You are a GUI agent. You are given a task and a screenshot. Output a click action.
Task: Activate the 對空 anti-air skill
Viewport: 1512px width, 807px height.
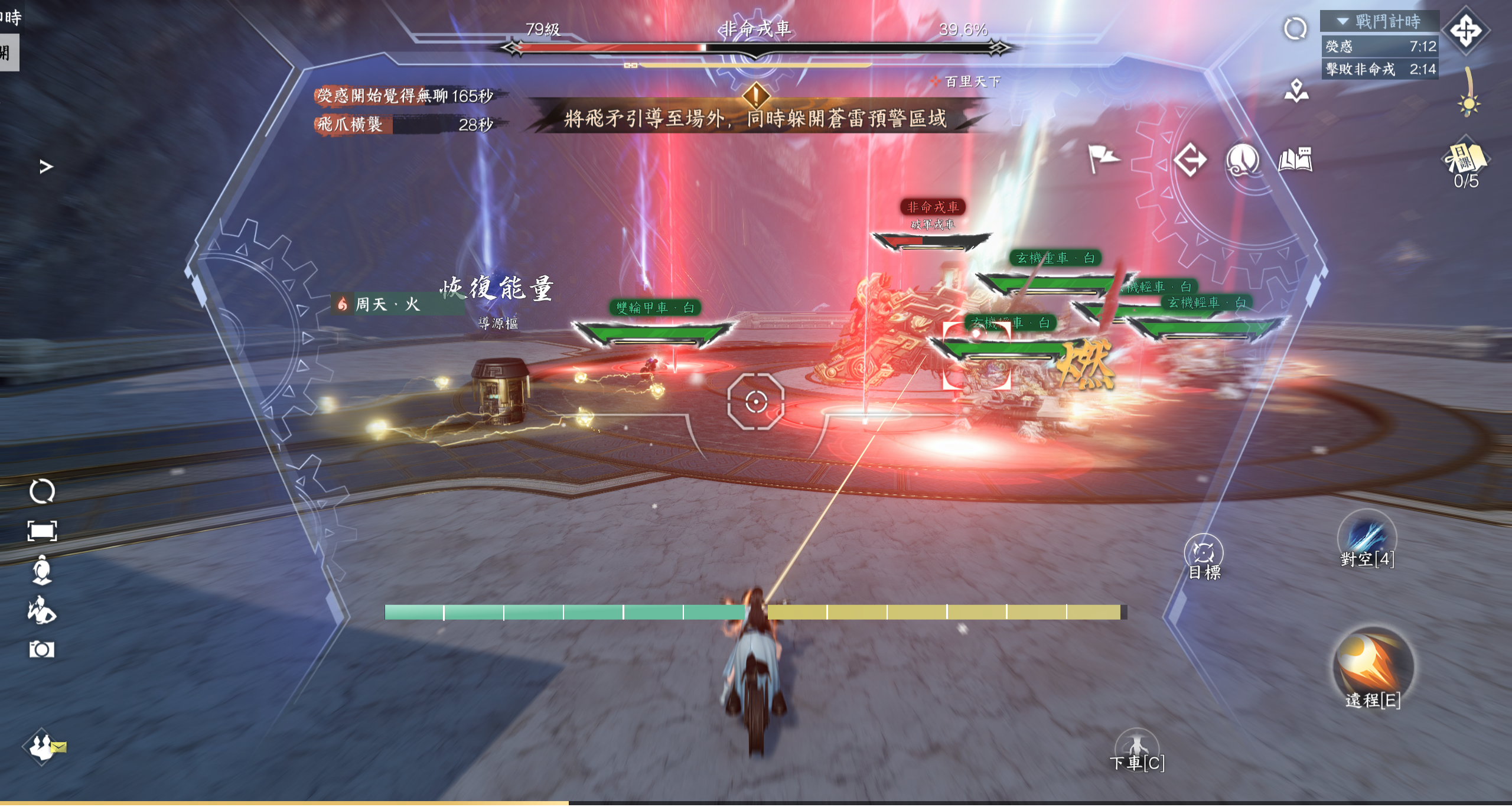1367,539
